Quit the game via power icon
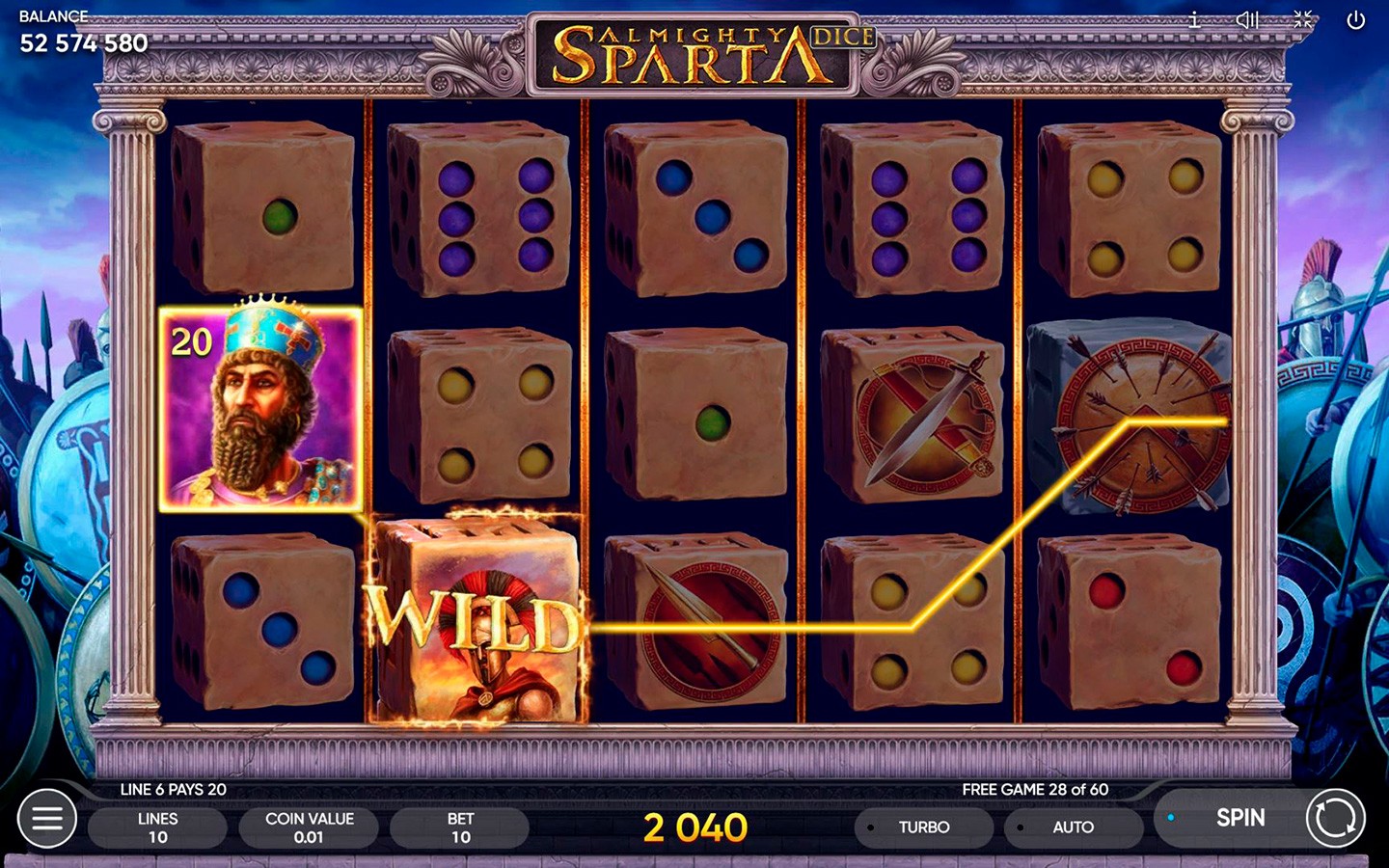Image resolution: width=1389 pixels, height=868 pixels. coord(1355,20)
